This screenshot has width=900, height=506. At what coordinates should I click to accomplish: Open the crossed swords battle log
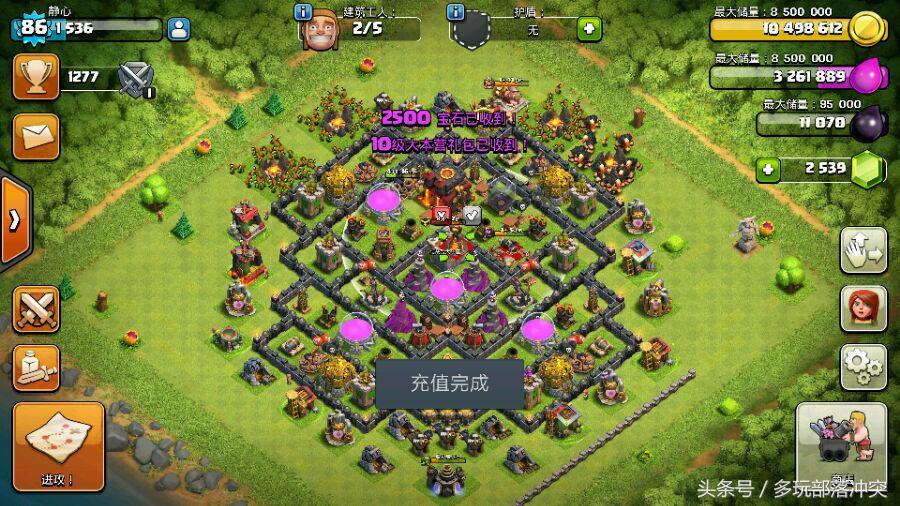point(35,310)
